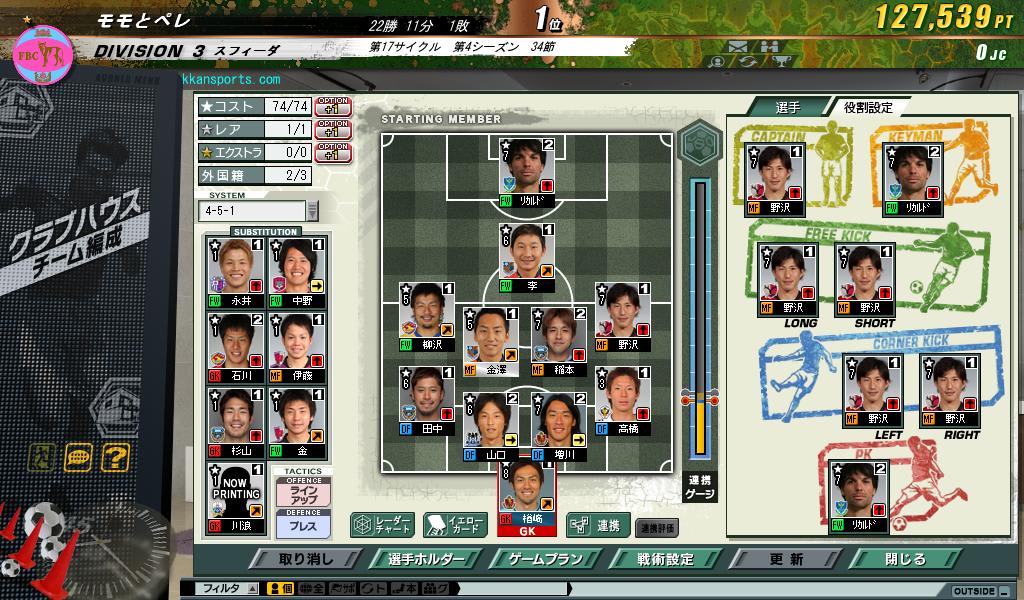This screenshot has width=1024, height=600.
Task: Select the プレス defence tactic
Action: click(x=302, y=526)
